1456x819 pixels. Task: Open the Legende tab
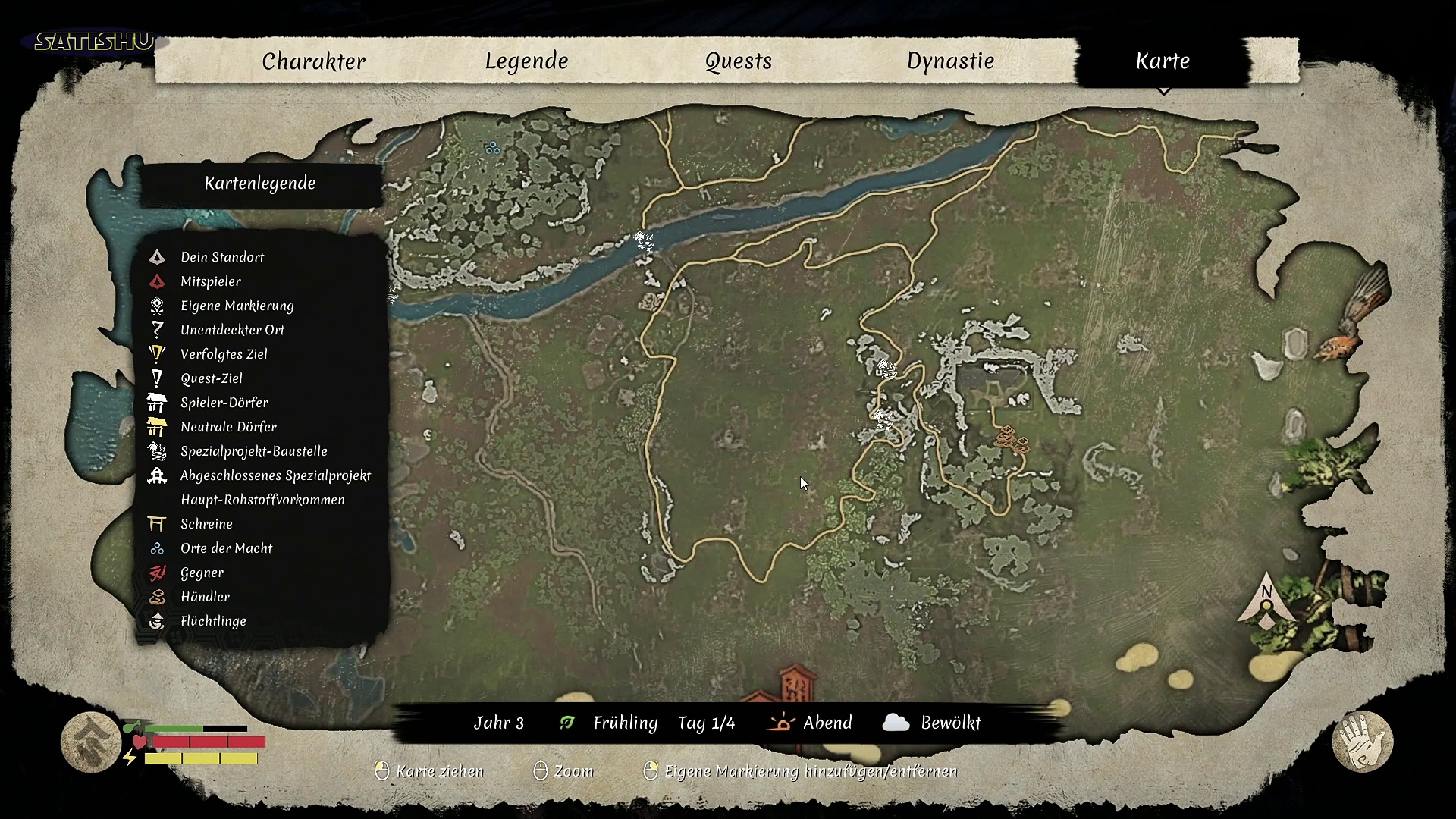(x=526, y=61)
